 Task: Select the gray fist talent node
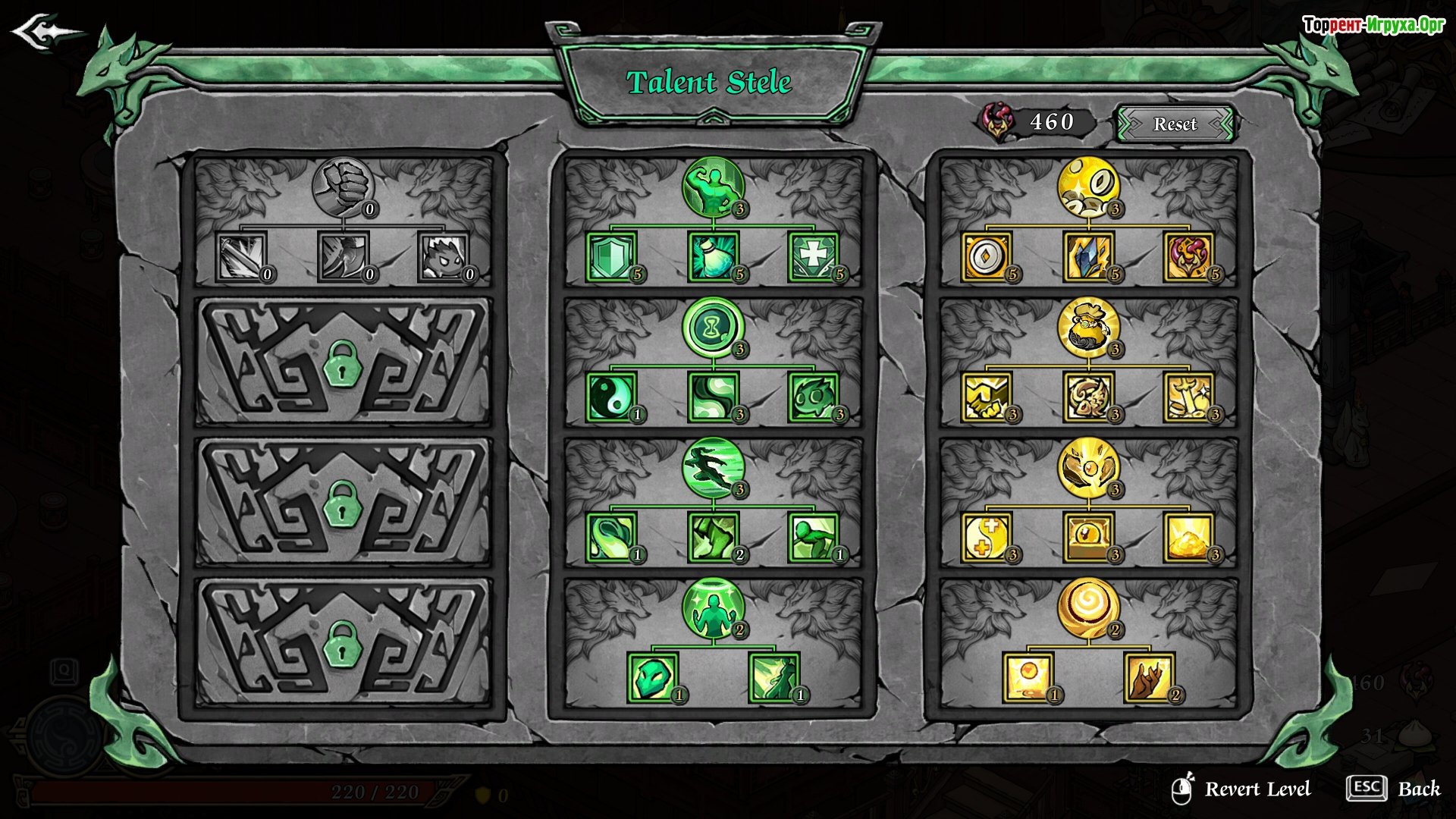pyautogui.click(x=343, y=187)
